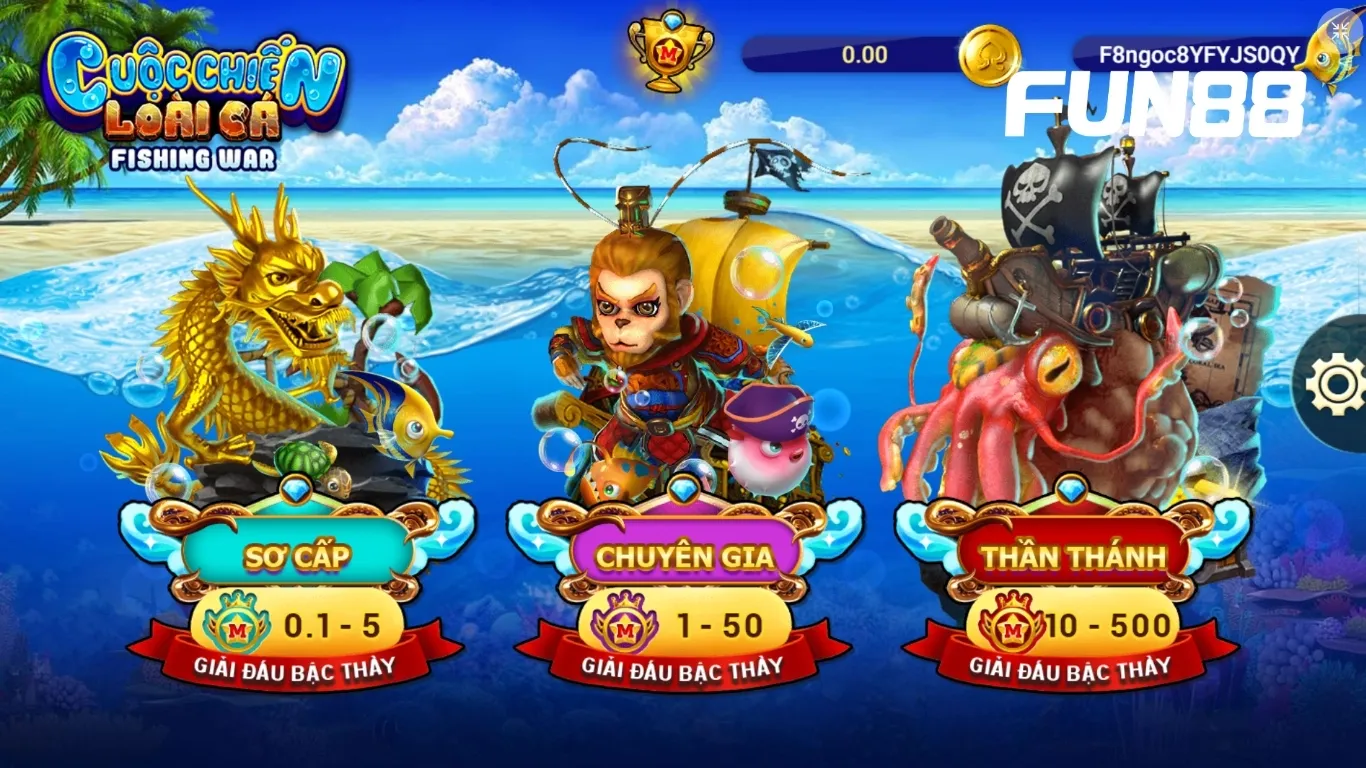
Task: Enter the Thần Thánh room
Action: click(x=1073, y=554)
